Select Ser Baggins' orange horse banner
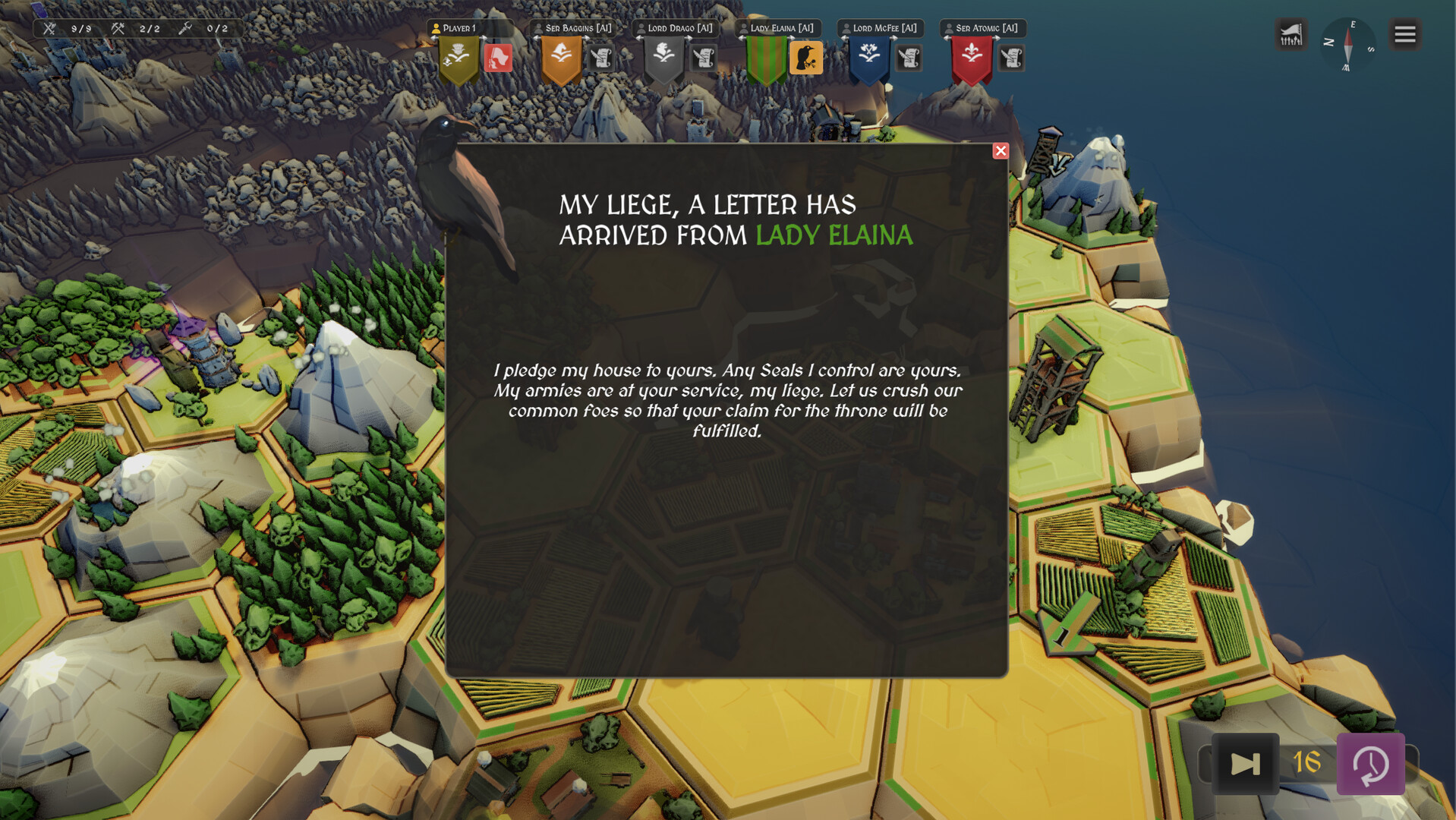 [561, 59]
